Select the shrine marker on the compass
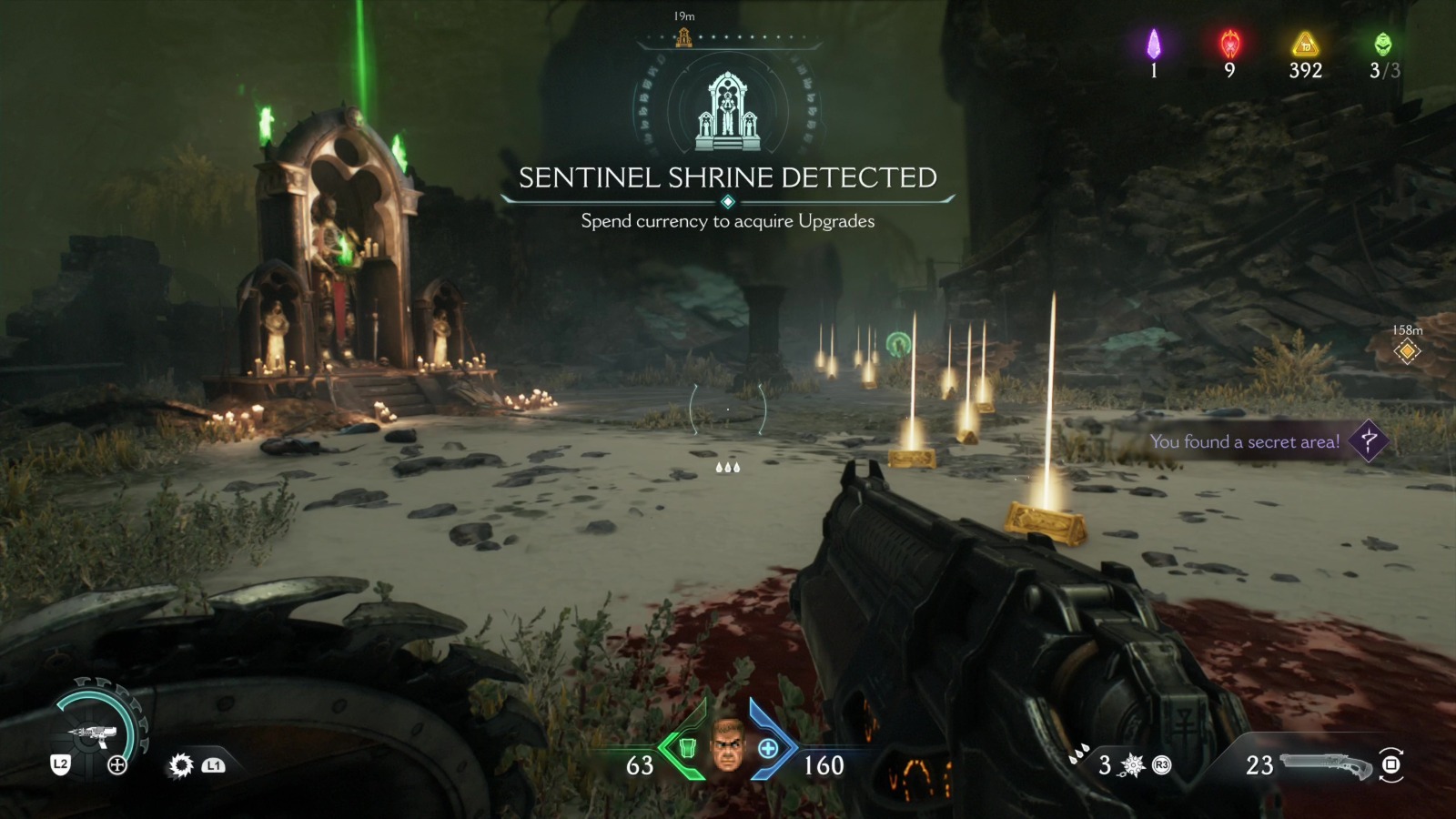The width and height of the screenshot is (1456, 819). click(683, 37)
